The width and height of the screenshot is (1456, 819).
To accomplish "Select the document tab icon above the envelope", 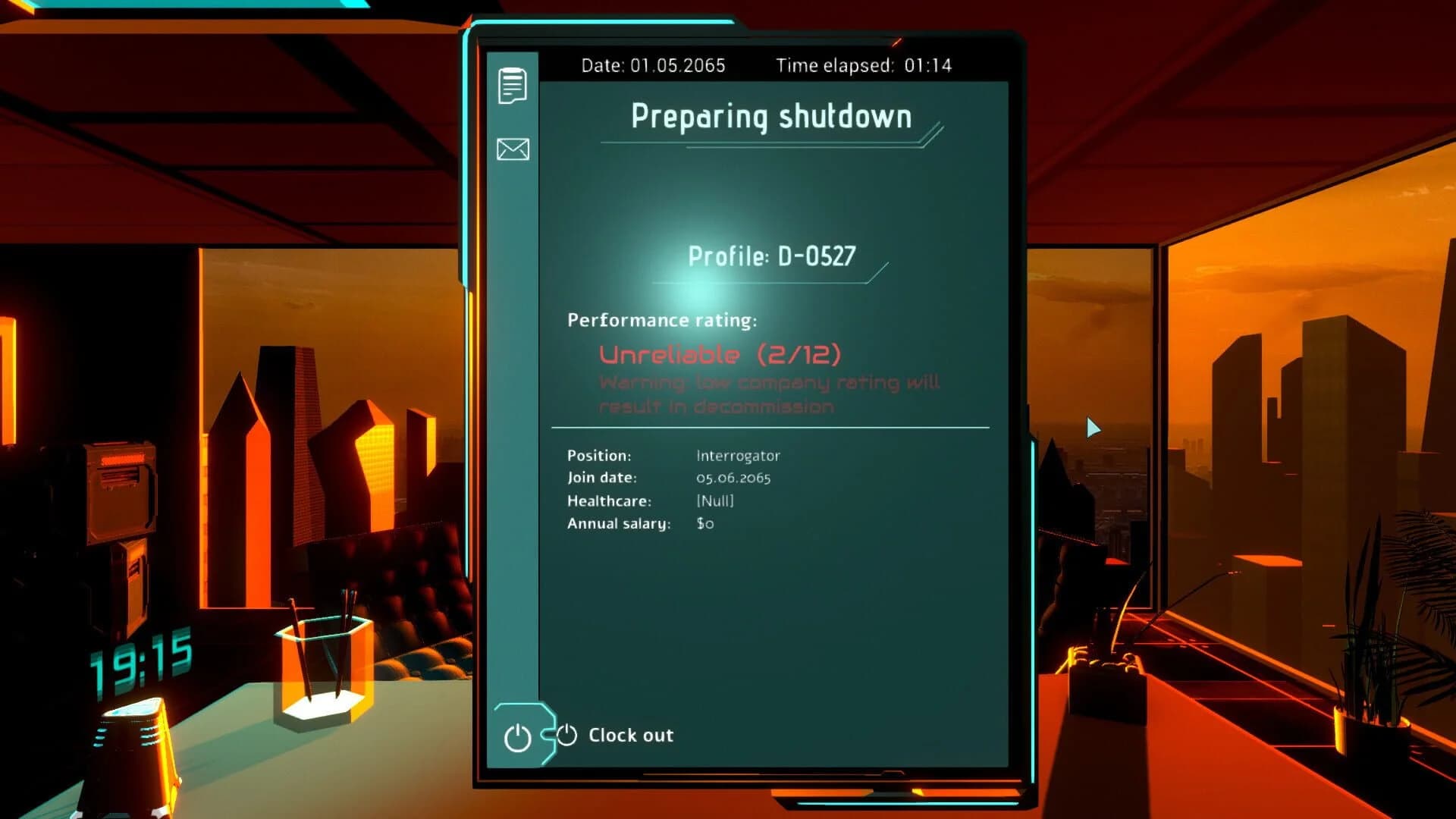I will tap(512, 85).
